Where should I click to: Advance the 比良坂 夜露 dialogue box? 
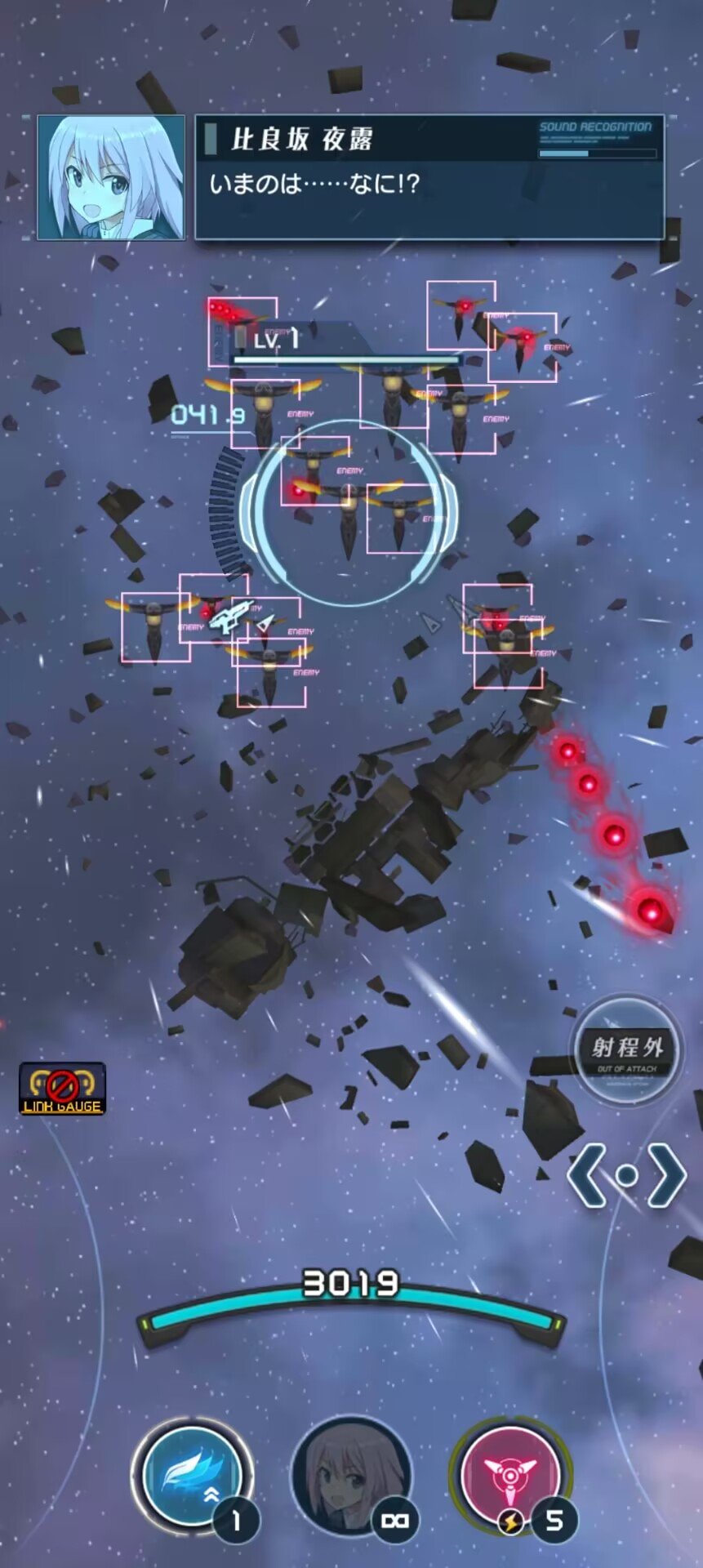point(429,178)
